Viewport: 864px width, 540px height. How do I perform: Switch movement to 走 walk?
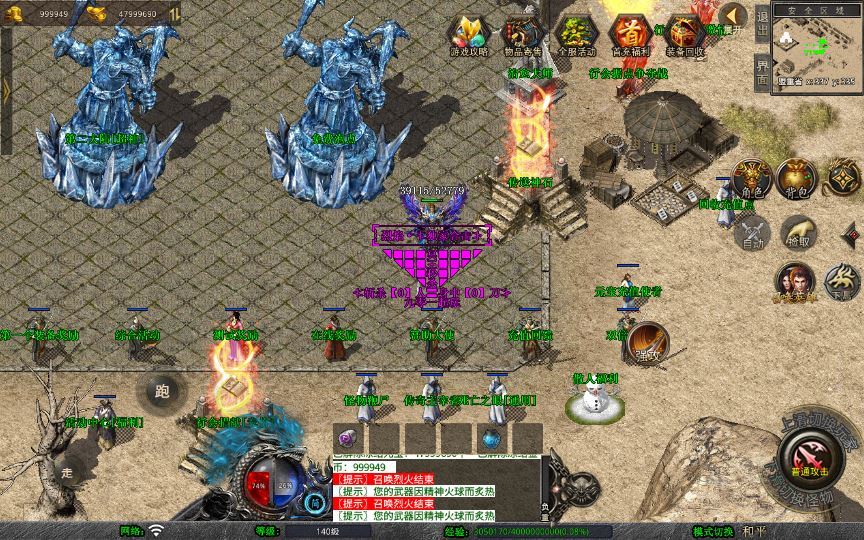[68, 471]
